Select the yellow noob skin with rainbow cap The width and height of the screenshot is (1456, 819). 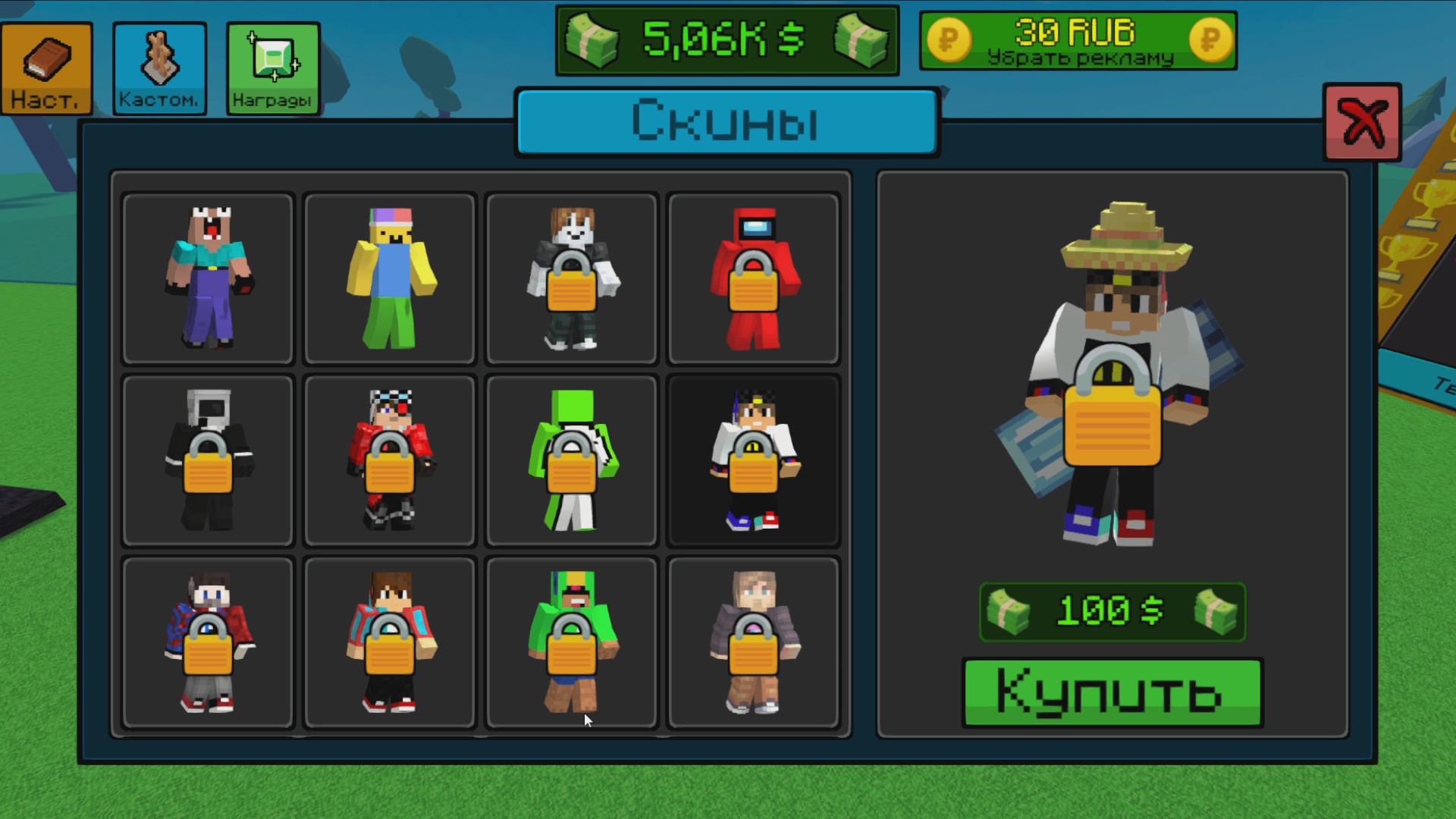[x=389, y=279]
